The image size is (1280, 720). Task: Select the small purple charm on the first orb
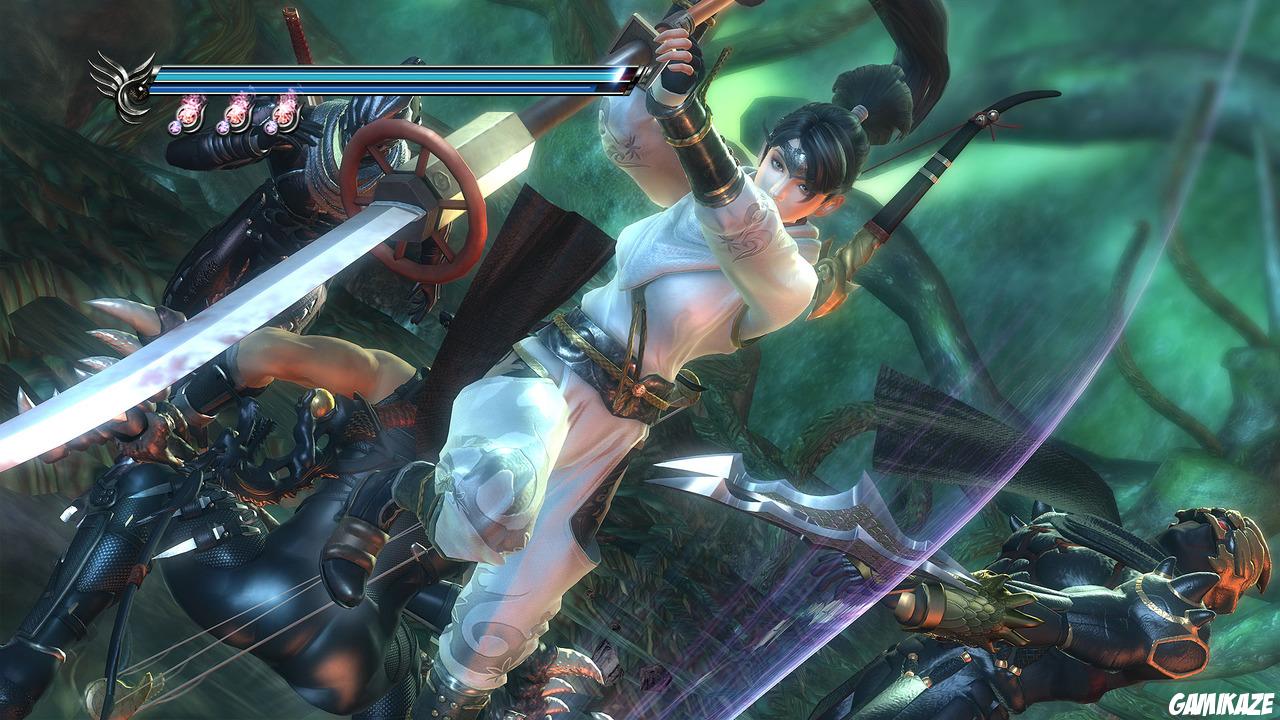(x=174, y=126)
